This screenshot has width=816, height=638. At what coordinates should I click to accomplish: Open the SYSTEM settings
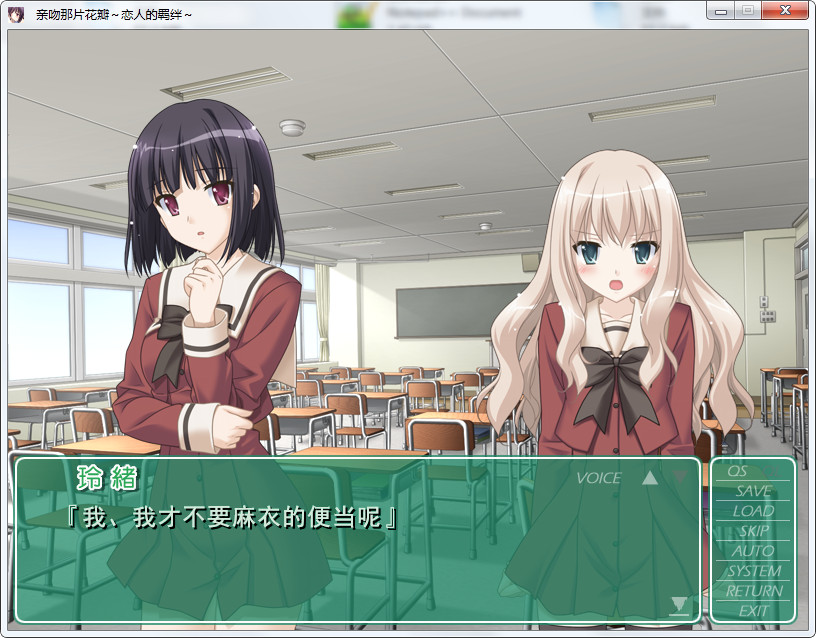coord(753,571)
